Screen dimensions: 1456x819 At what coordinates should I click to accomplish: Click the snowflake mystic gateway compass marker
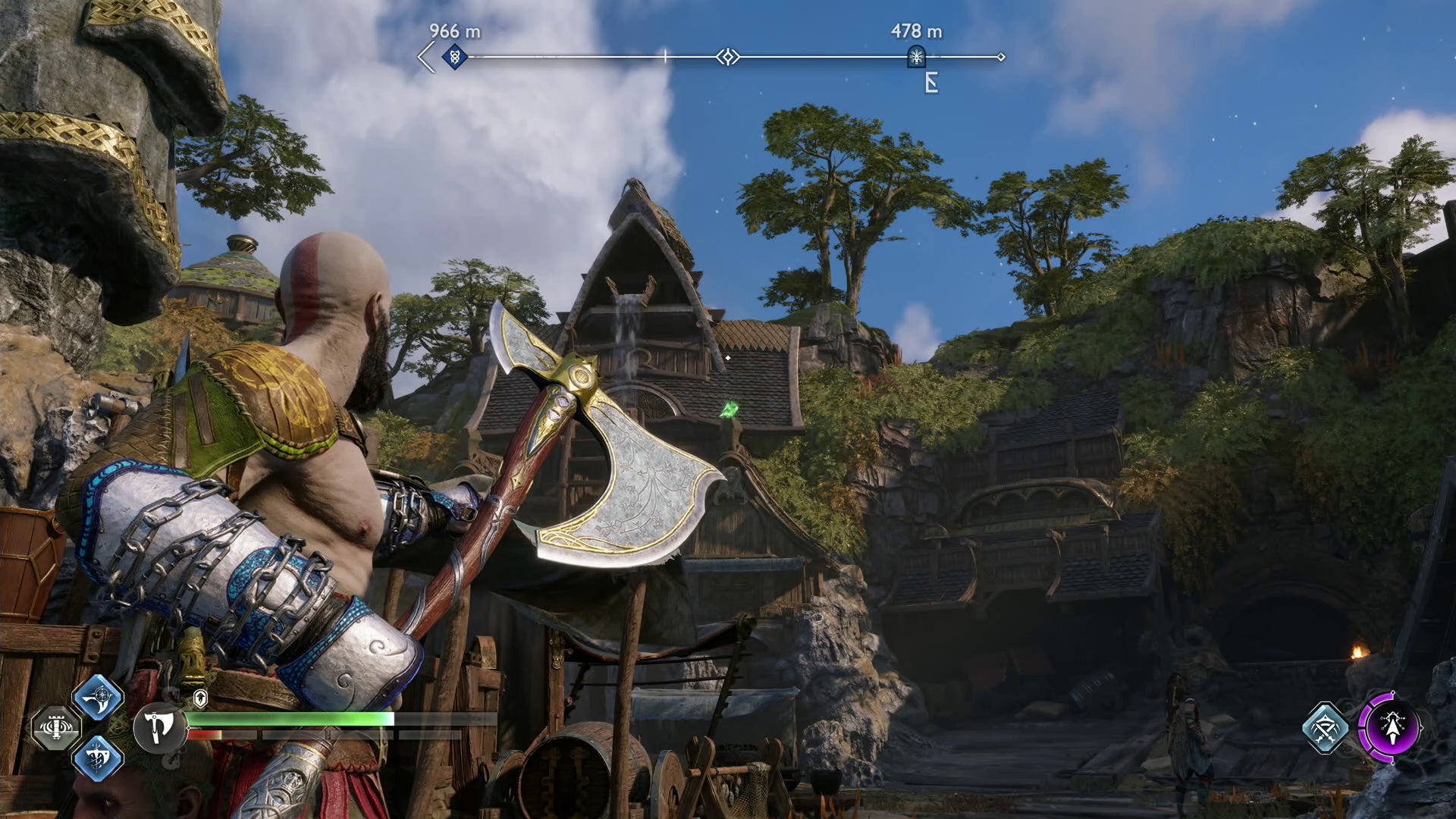coord(916,57)
